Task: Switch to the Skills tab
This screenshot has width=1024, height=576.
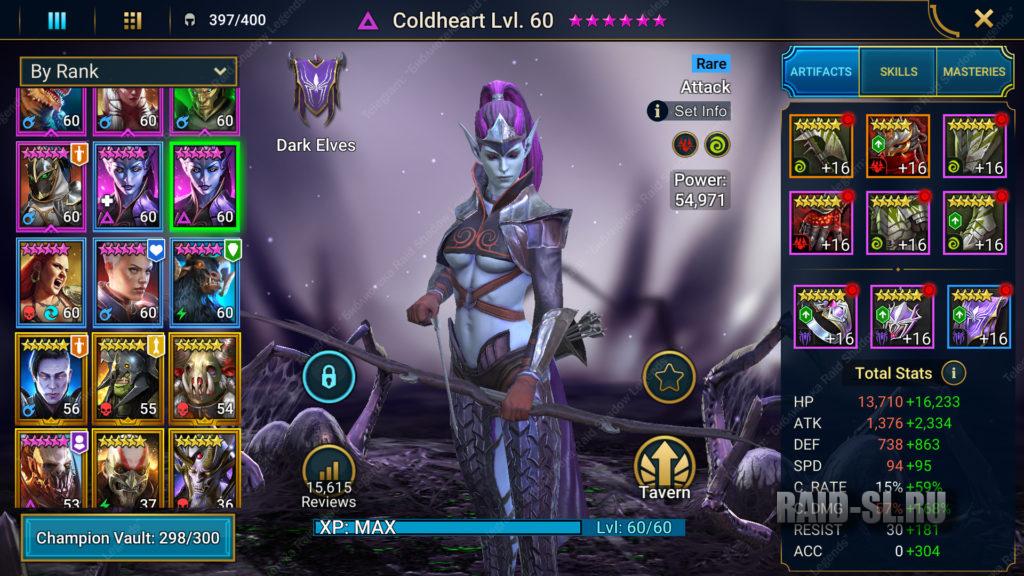Action: [x=897, y=72]
